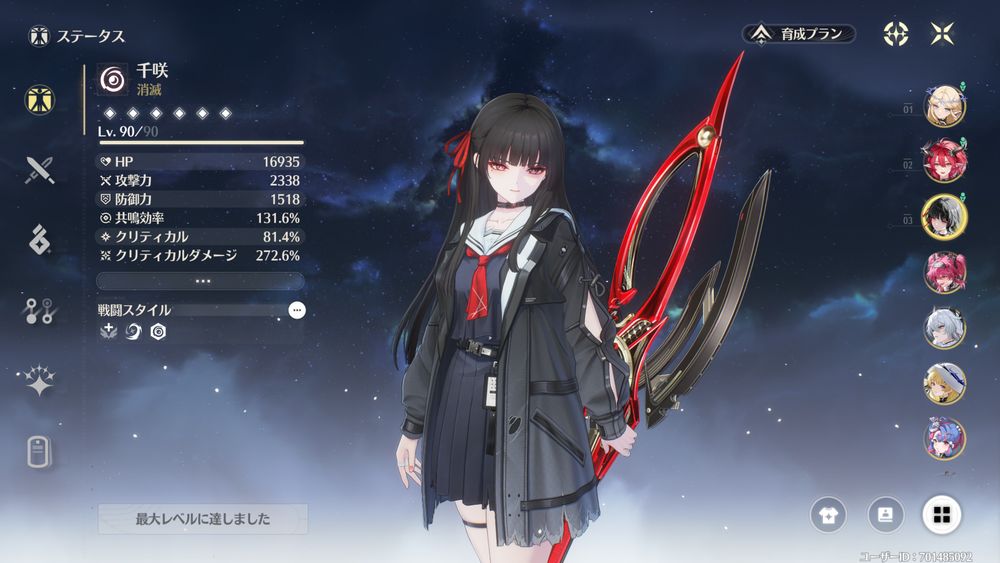The height and width of the screenshot is (563, 1000).
Task: Open the four-point star resonance chain tab
Action: [x=40, y=381]
